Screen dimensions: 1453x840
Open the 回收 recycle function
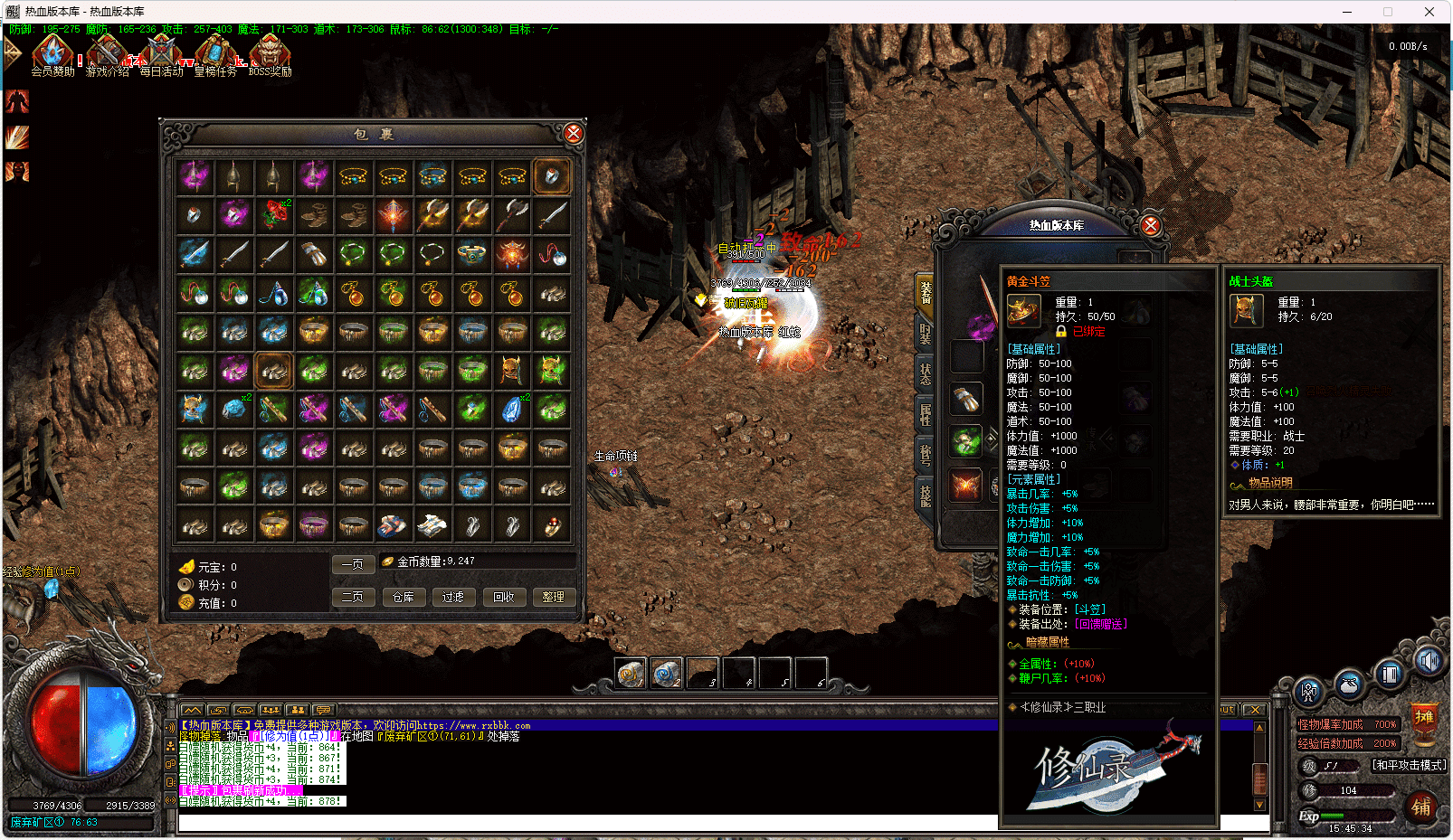click(x=504, y=597)
